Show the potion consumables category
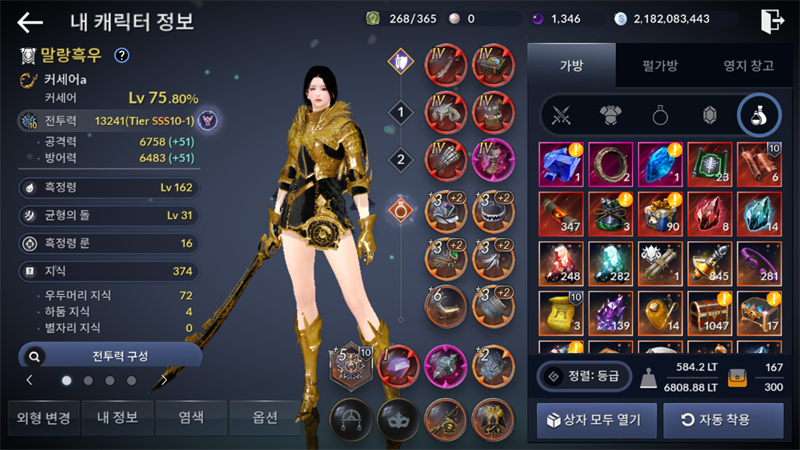Screen dimensions: 800x450 pyautogui.click(x=758, y=115)
